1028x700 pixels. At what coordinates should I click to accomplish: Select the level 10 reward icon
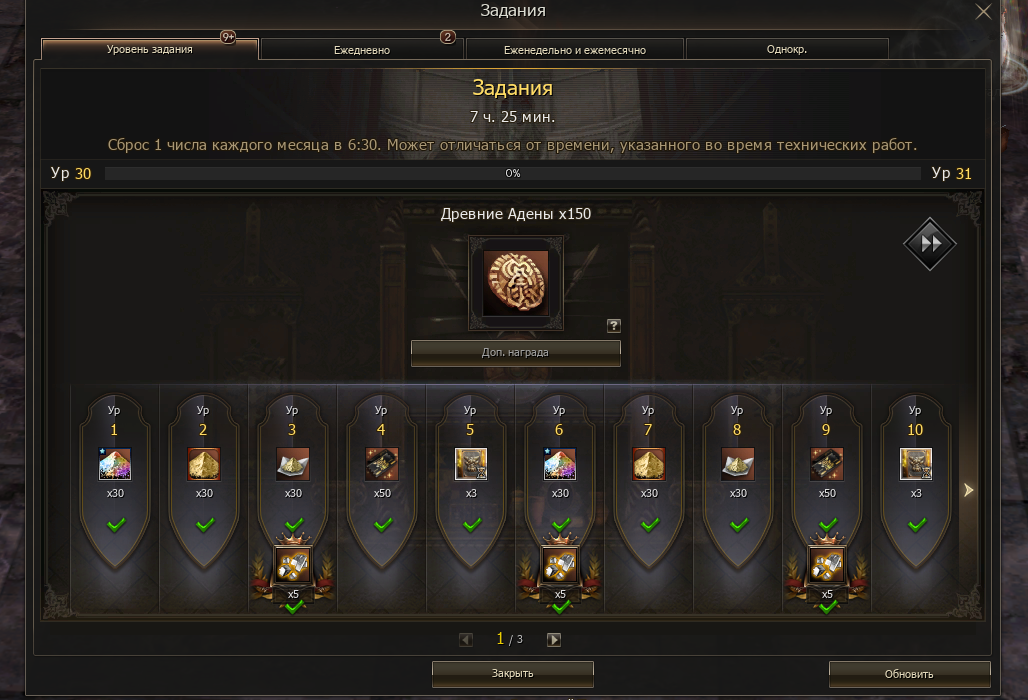point(915,464)
